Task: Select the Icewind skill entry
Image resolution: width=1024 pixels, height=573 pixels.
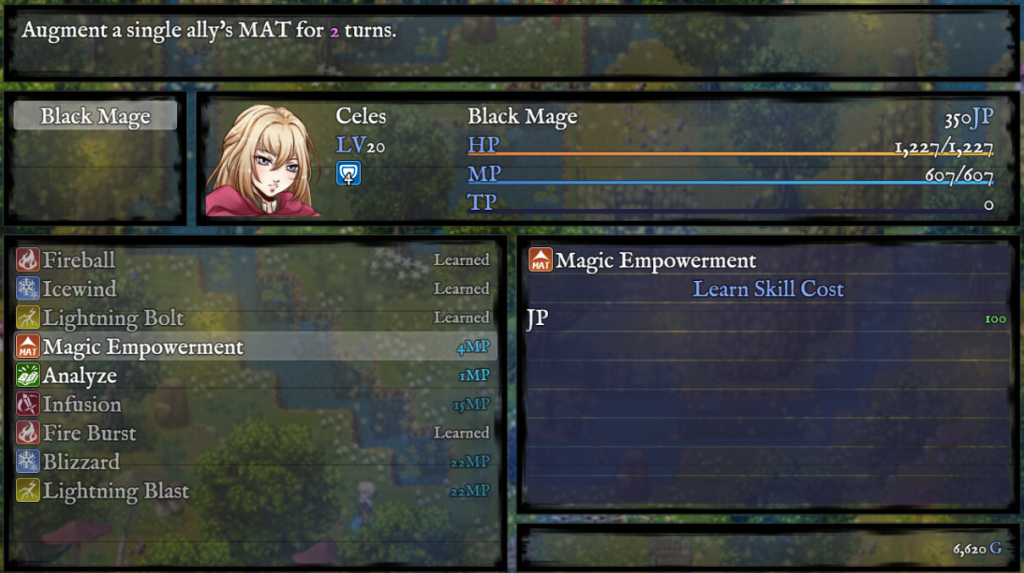Action: click(254, 289)
